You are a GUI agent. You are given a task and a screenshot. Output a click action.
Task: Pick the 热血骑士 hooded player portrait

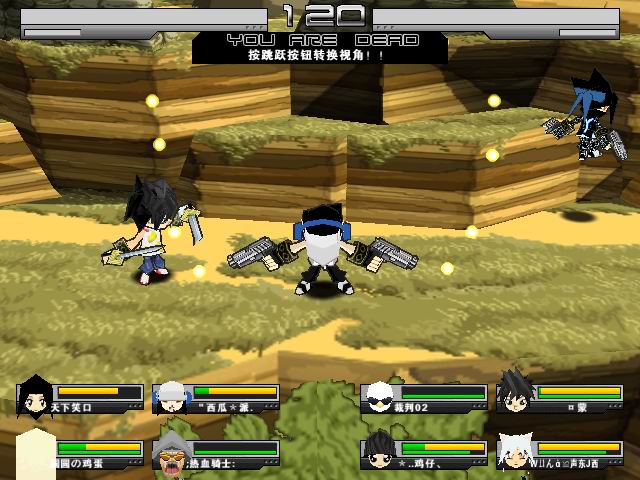[x=171, y=454]
